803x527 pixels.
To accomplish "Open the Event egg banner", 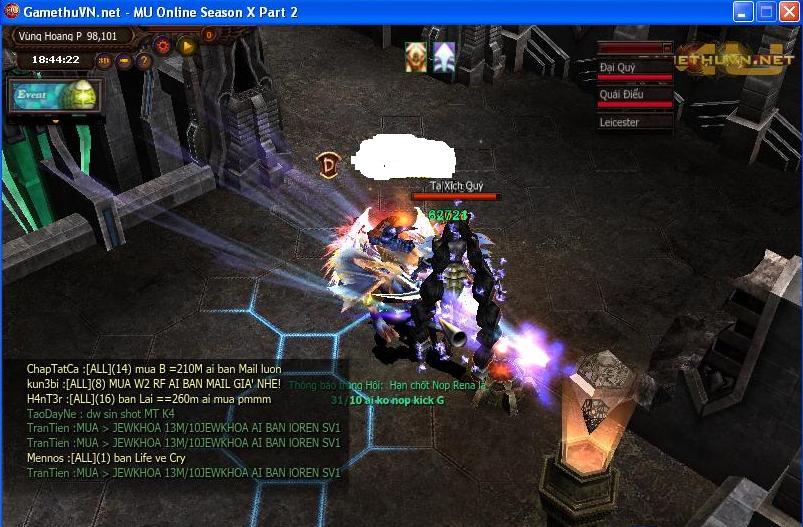I will (x=55, y=96).
